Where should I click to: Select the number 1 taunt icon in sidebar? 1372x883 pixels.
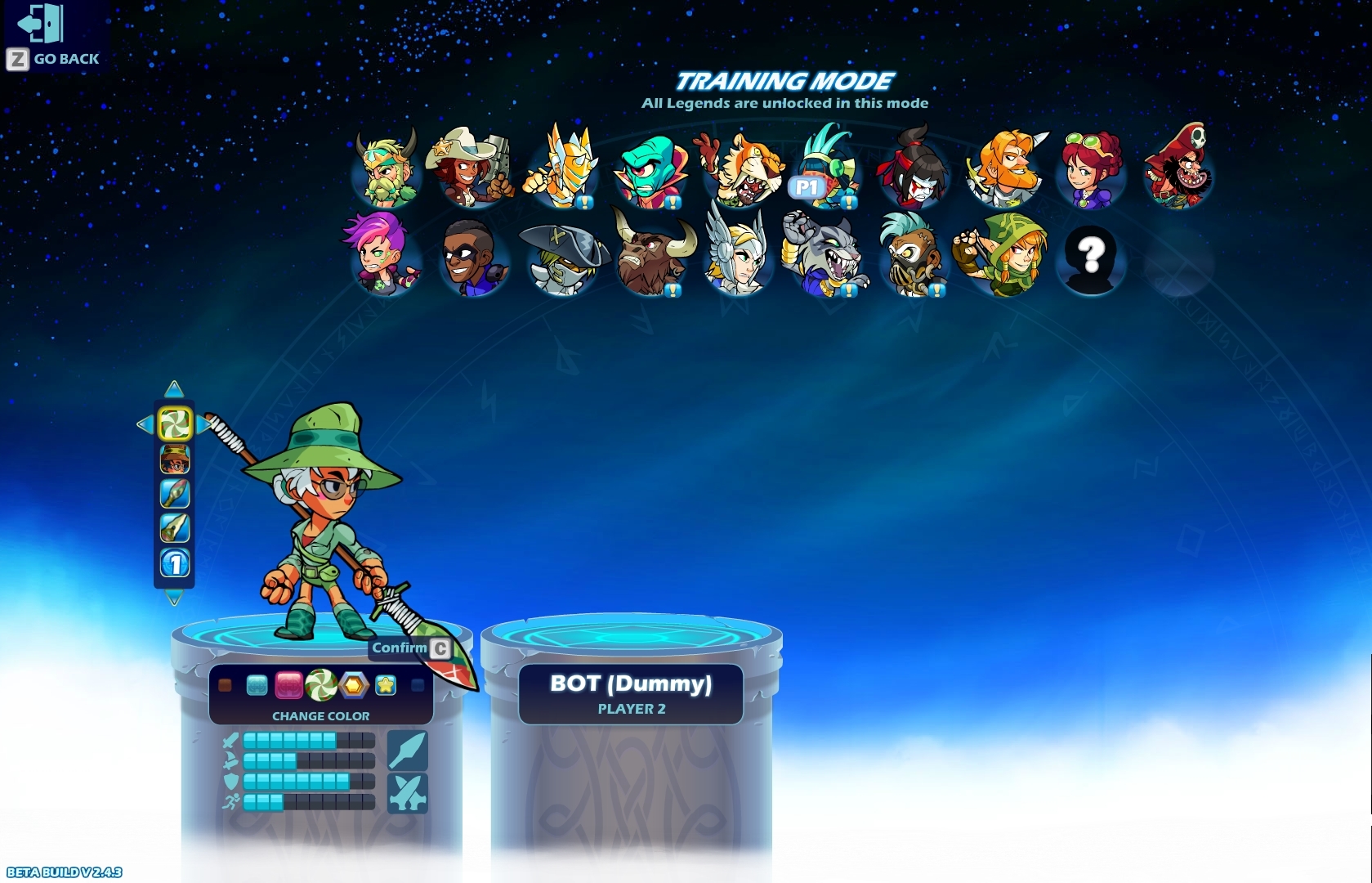(x=173, y=564)
